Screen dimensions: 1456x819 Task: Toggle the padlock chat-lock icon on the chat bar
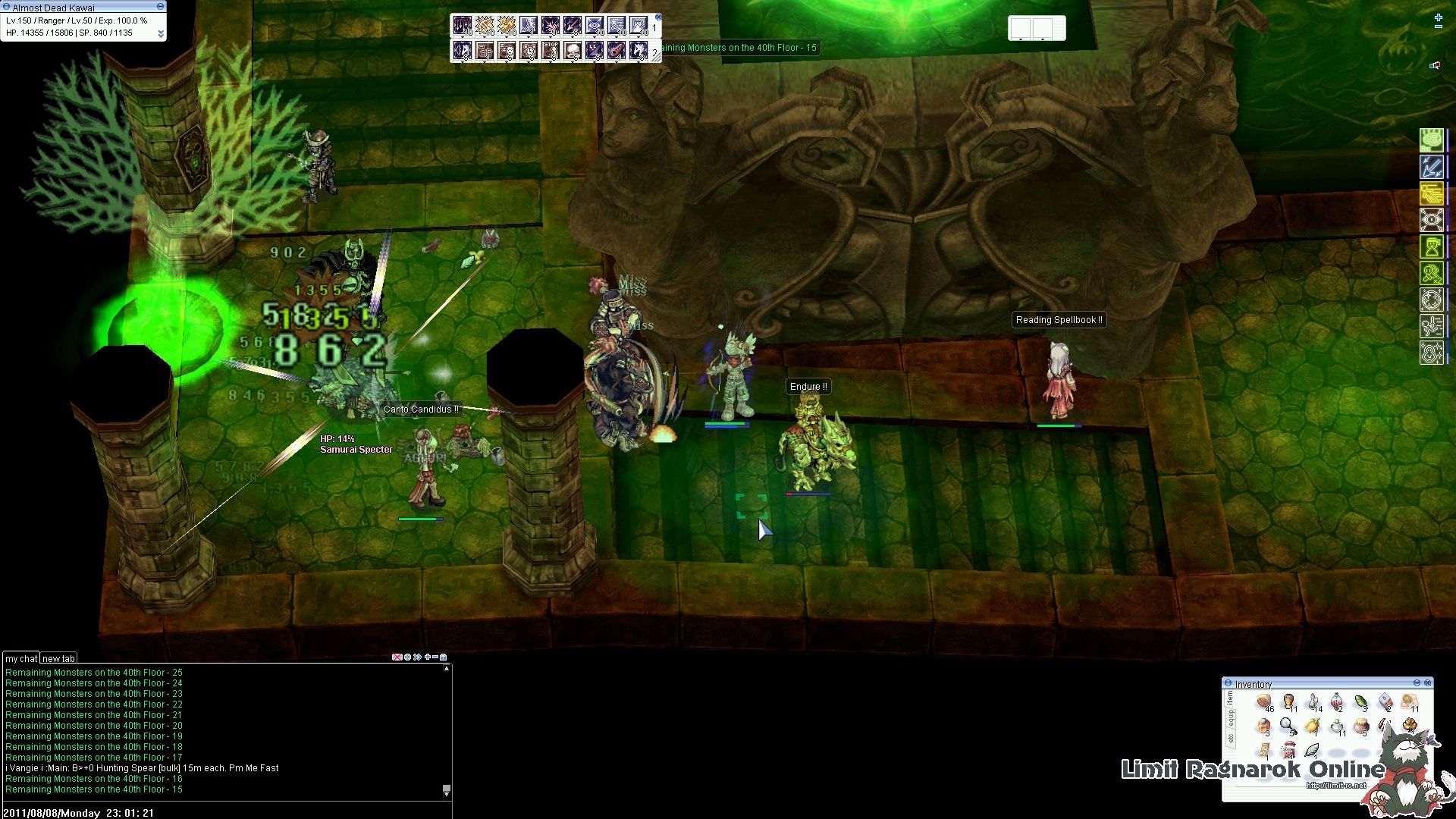[444, 657]
